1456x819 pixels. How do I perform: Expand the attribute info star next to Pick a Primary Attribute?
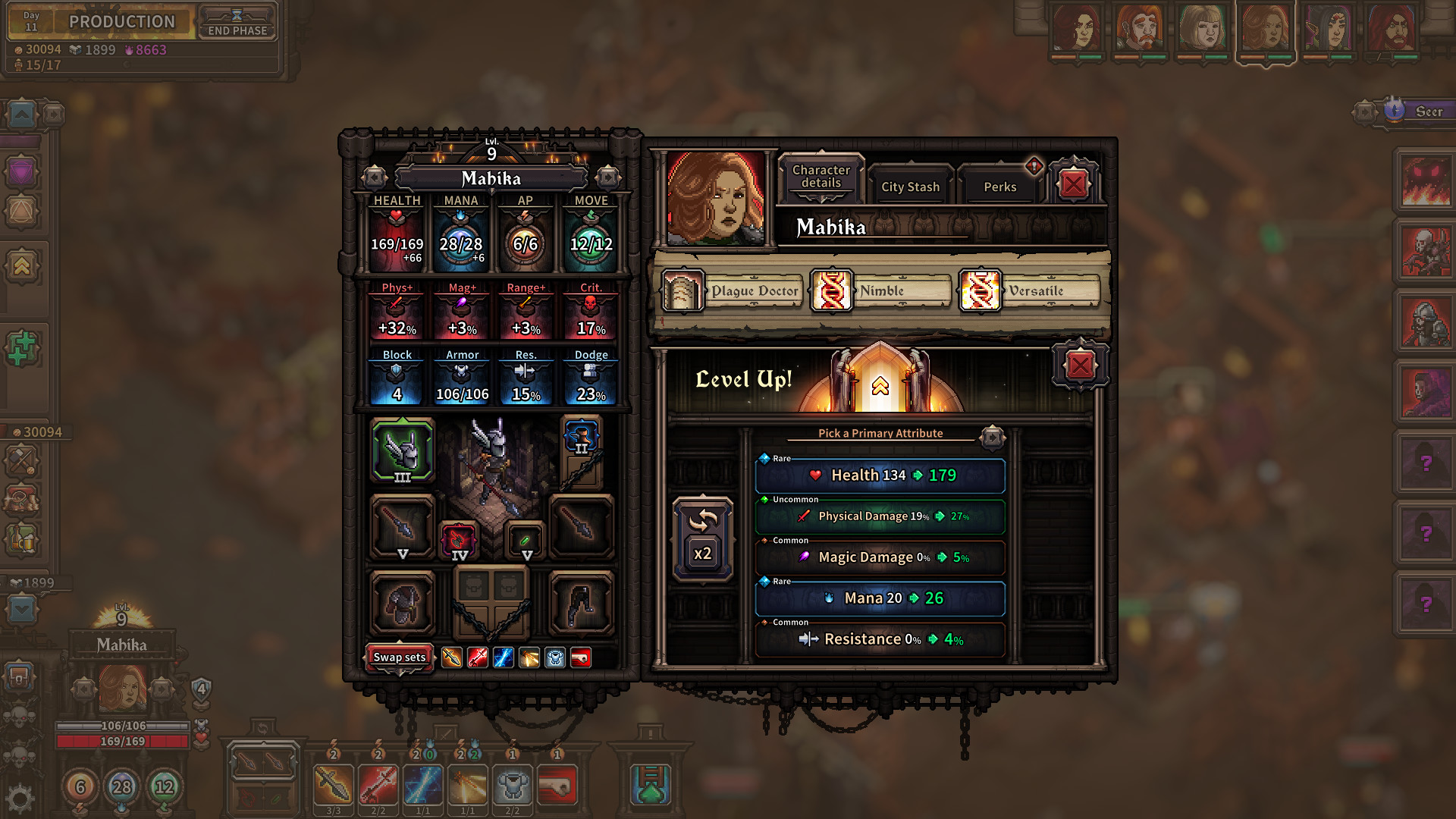click(992, 437)
